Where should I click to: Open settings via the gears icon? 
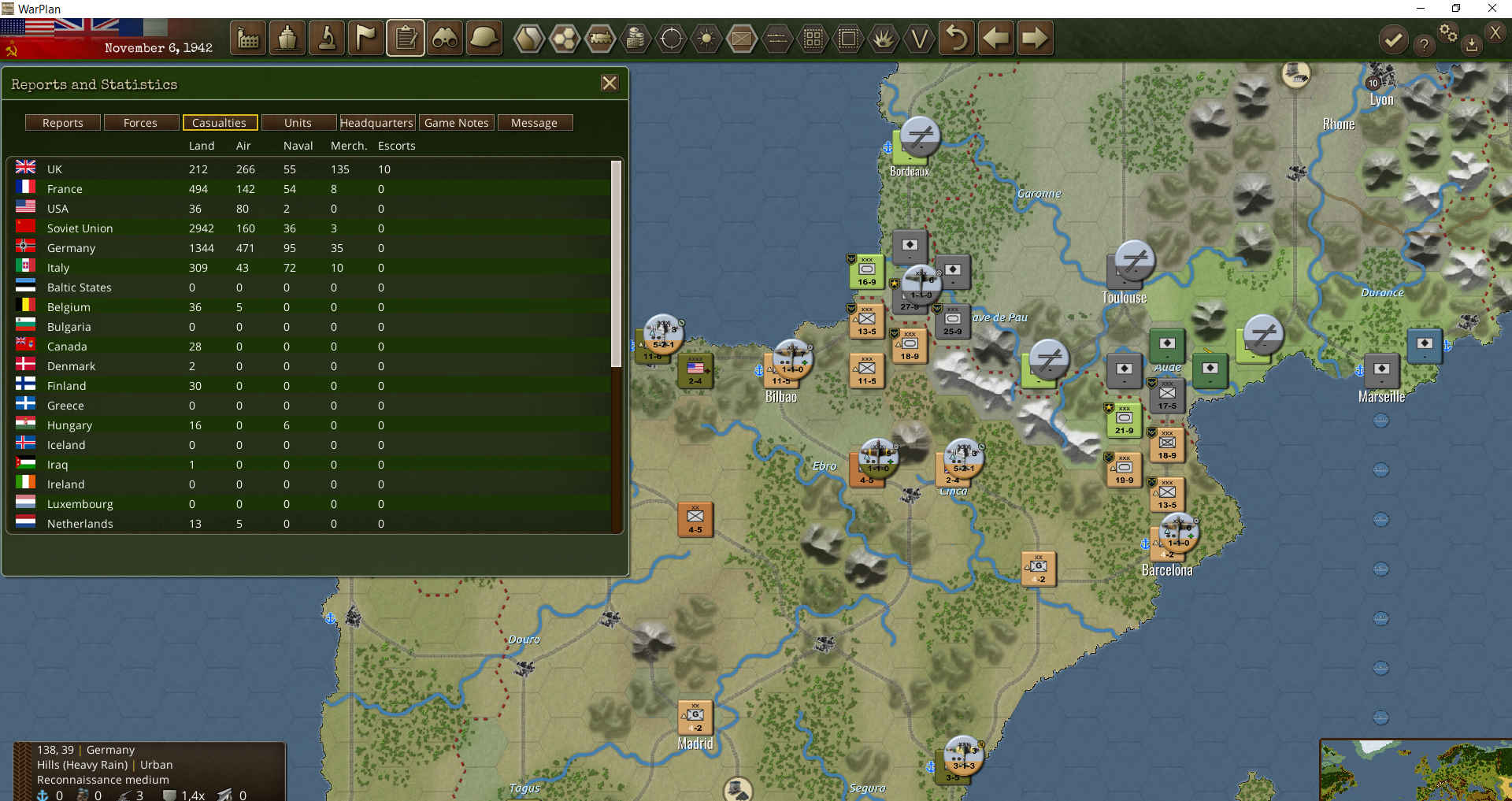[1447, 33]
